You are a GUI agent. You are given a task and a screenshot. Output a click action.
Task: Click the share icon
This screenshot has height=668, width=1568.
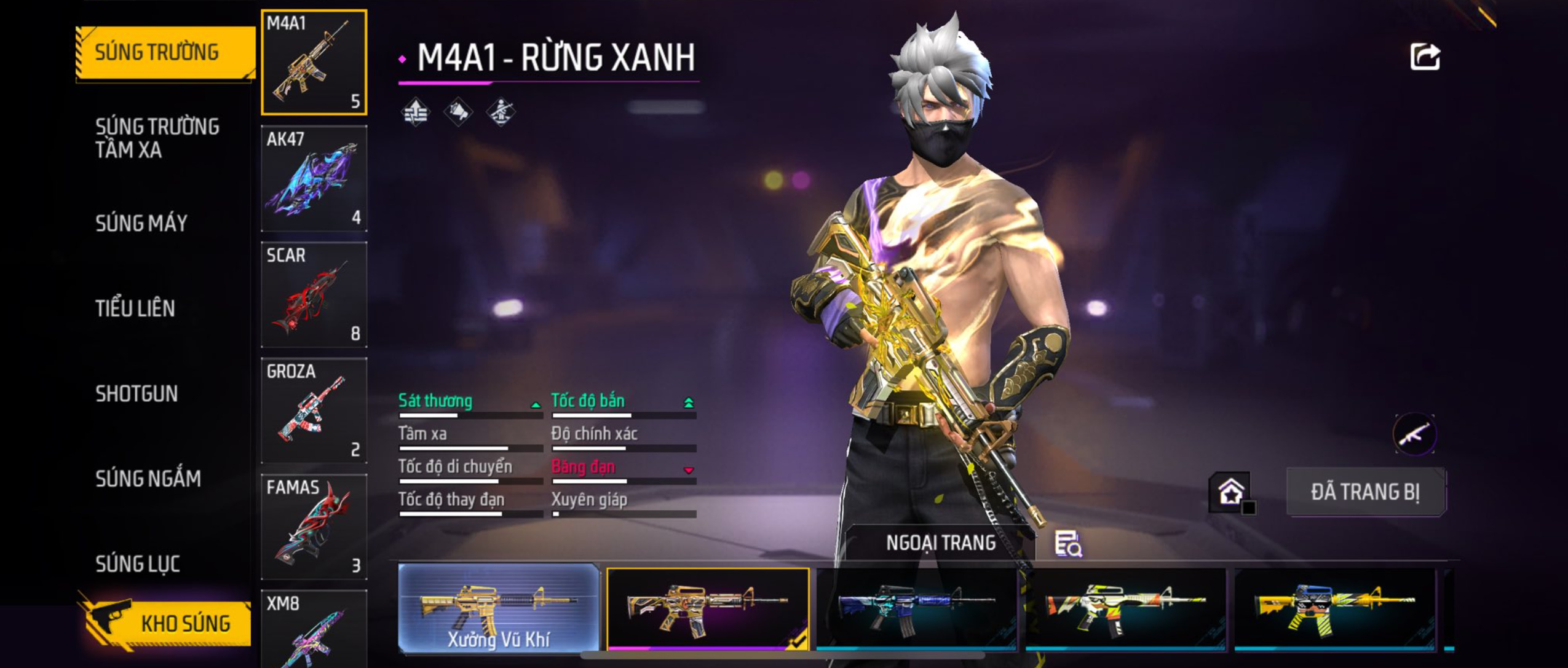point(1425,57)
